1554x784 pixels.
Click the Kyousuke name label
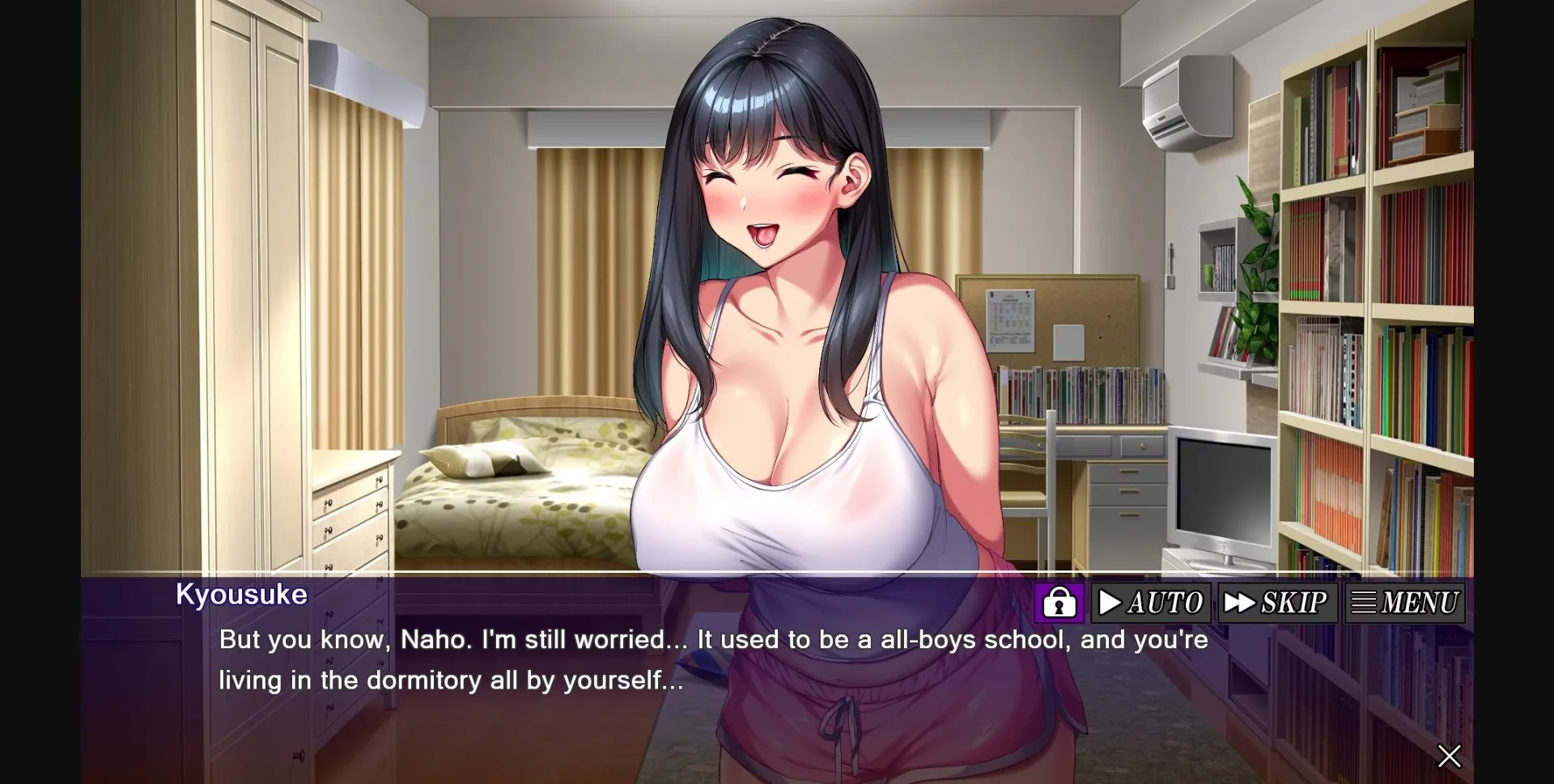pos(240,596)
